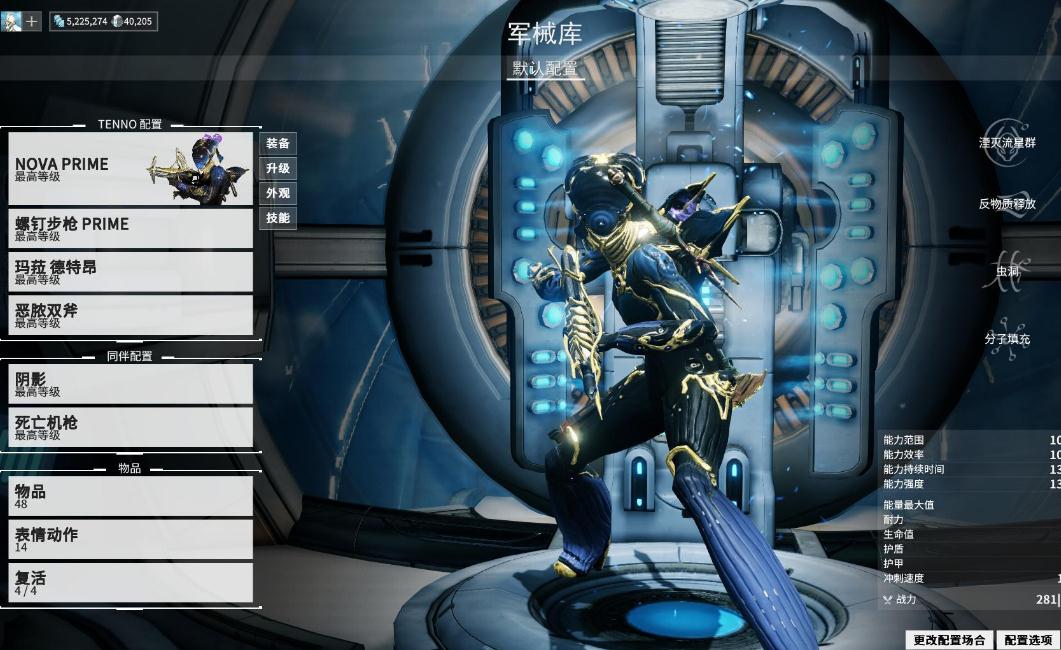Viewport: 1061px width, 650px height.
Task: Open the 外观 appearance button
Action: point(278,194)
